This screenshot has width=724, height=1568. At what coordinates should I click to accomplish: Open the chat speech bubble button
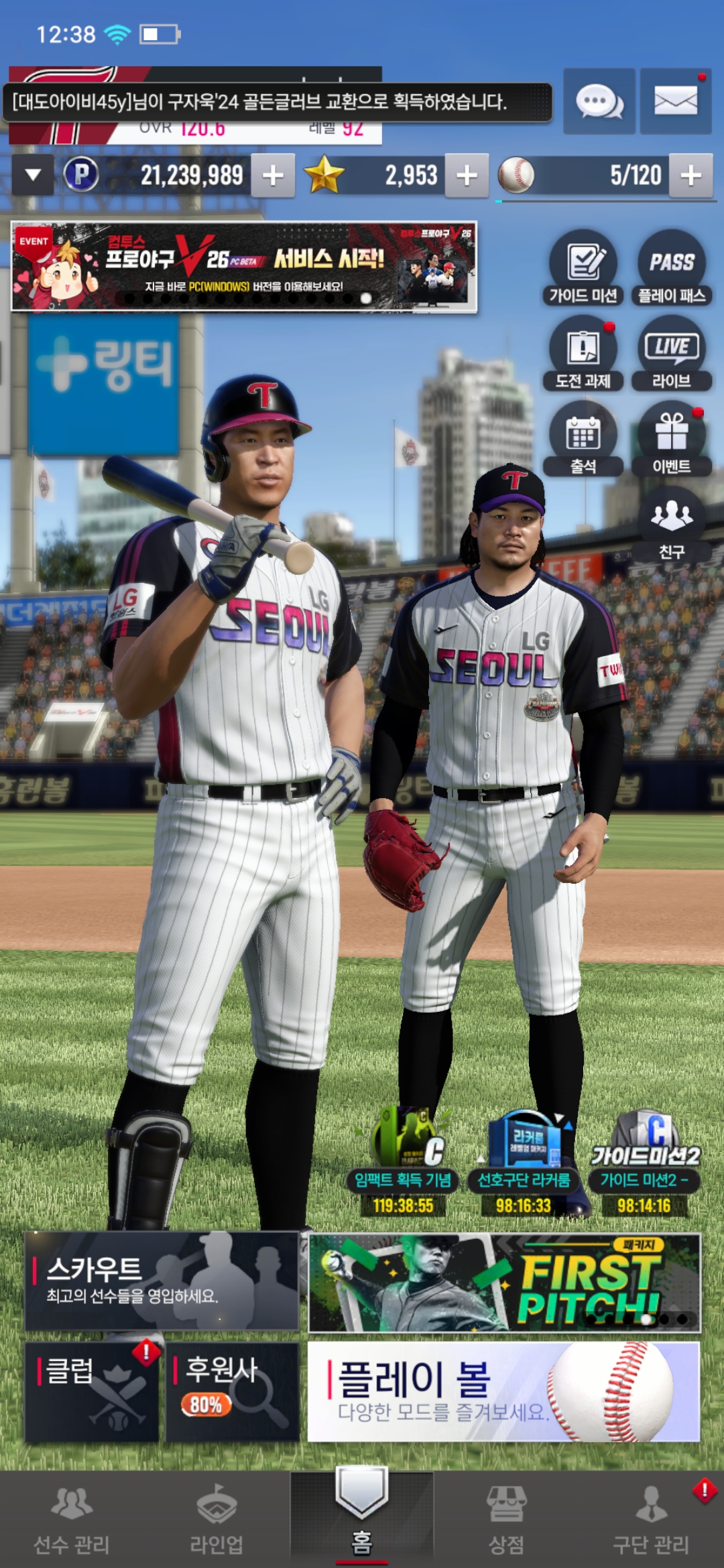click(599, 102)
